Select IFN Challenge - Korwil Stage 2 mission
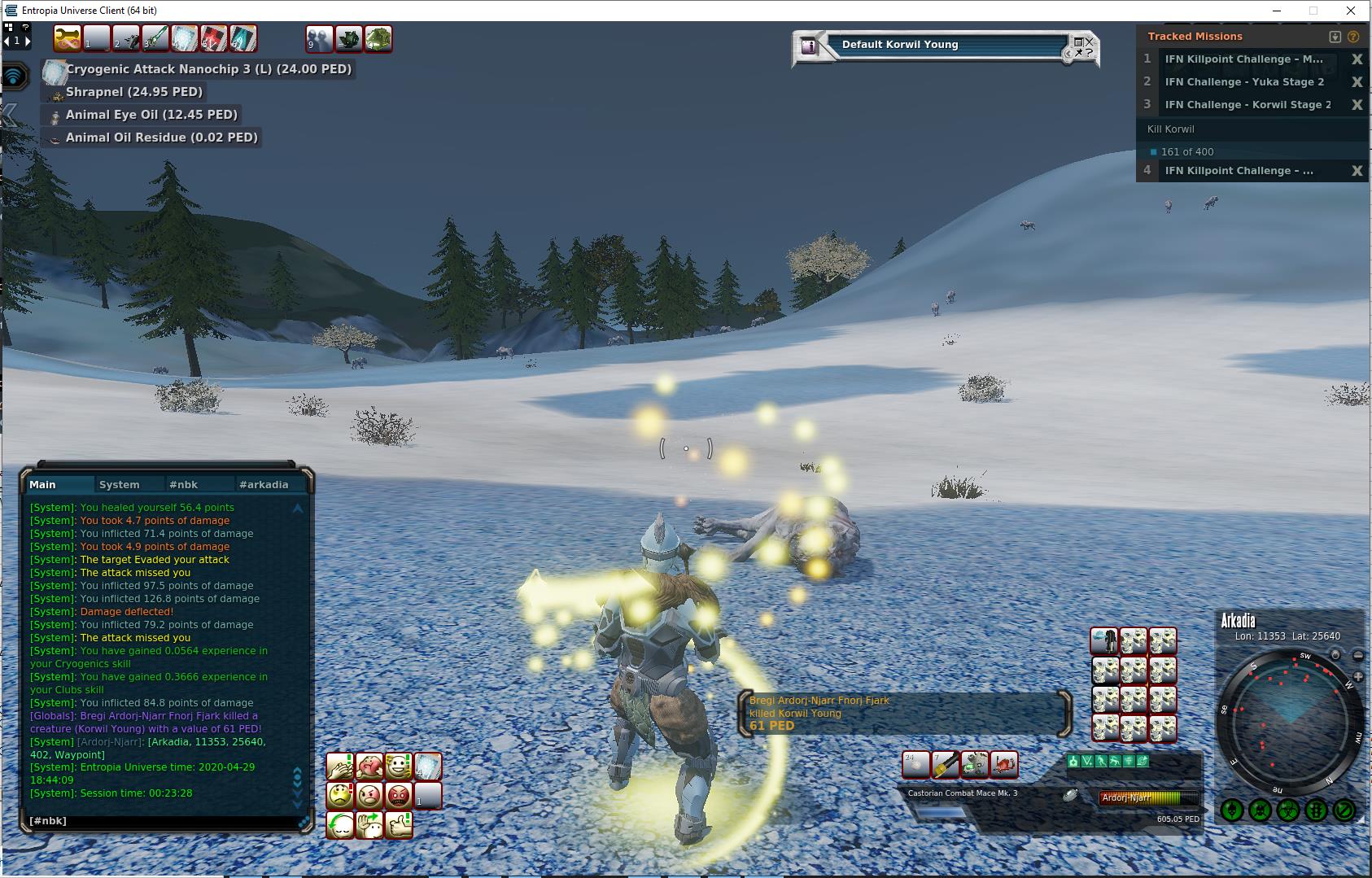Screen dimensions: 1372x878 pos(1247,105)
